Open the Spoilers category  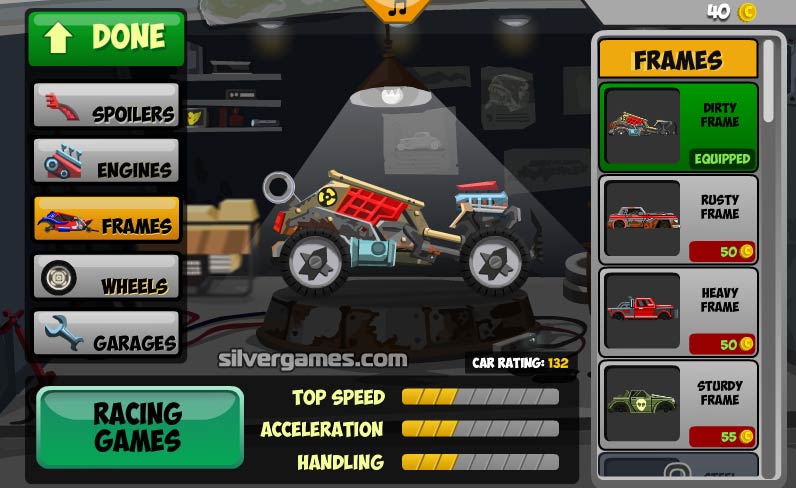click(106, 105)
